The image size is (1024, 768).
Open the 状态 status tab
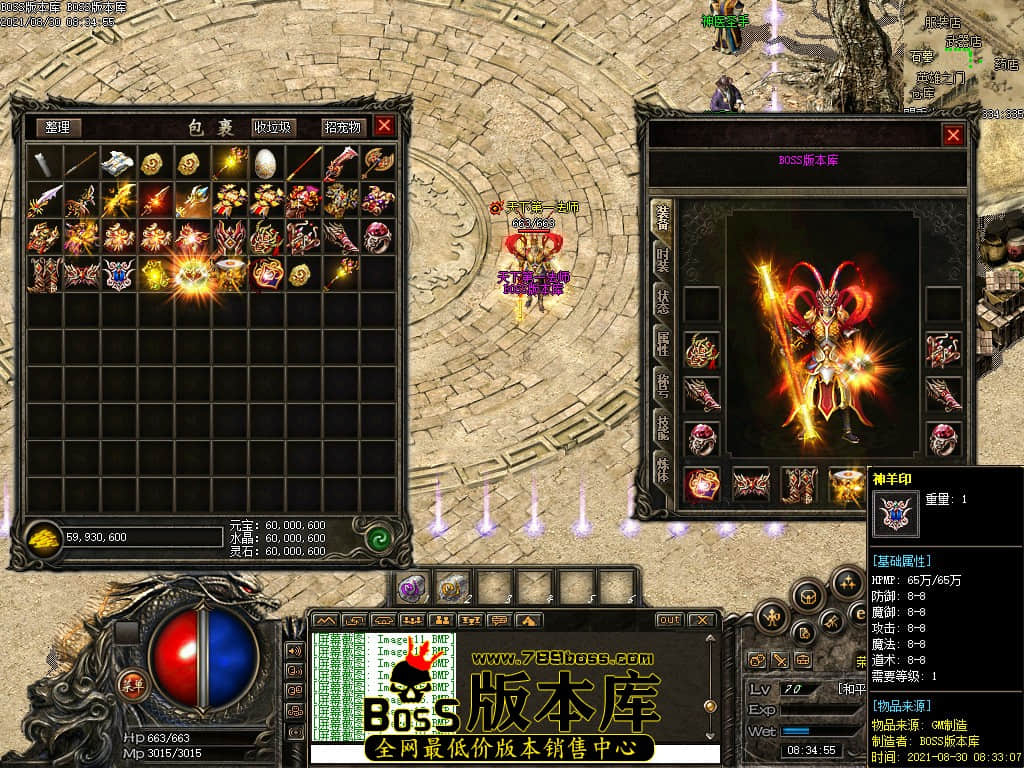[662, 301]
